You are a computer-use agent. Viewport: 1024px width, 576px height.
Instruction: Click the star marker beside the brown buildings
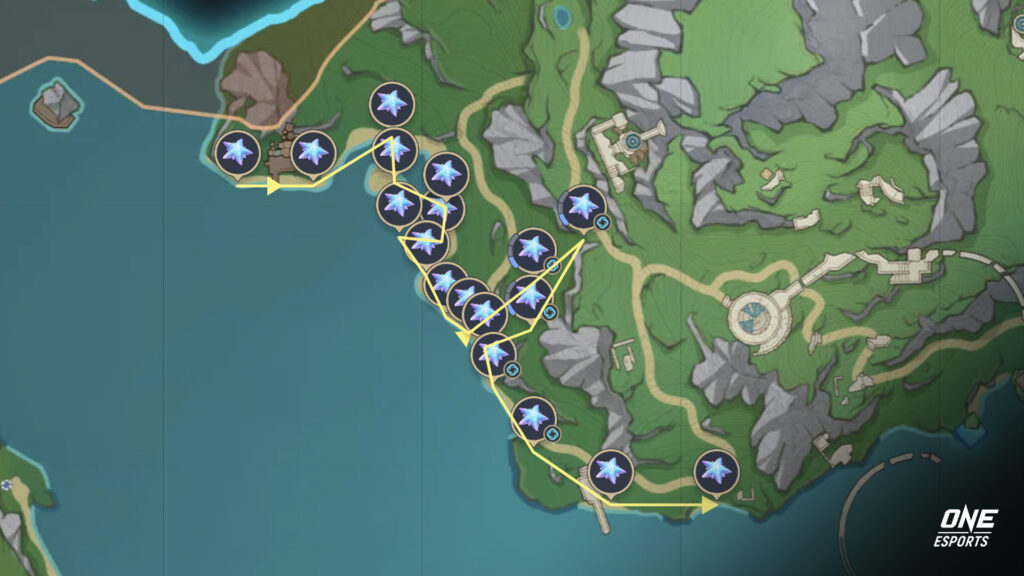coord(313,152)
